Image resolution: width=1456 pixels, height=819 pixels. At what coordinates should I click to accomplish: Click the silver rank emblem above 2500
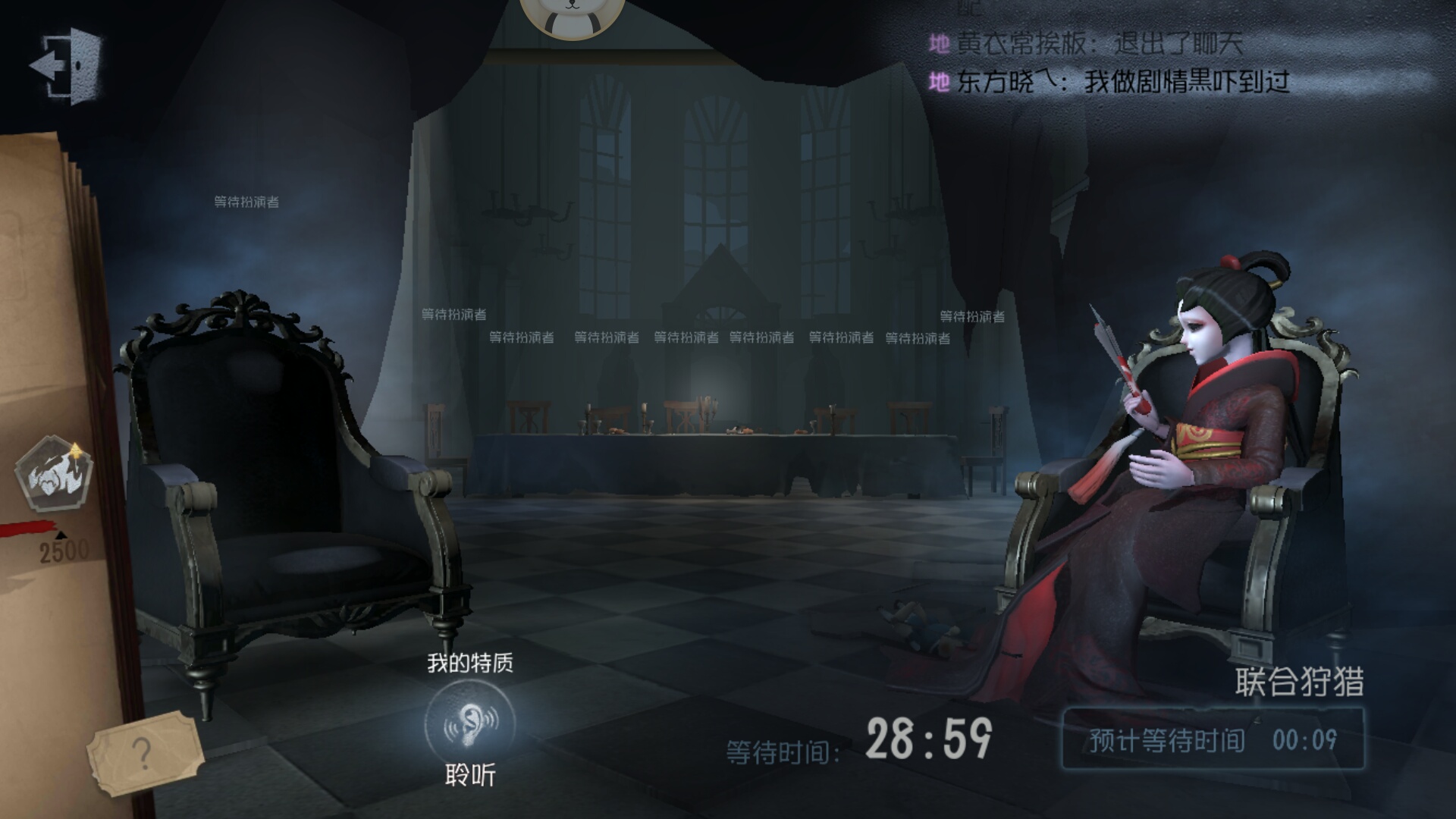53,474
